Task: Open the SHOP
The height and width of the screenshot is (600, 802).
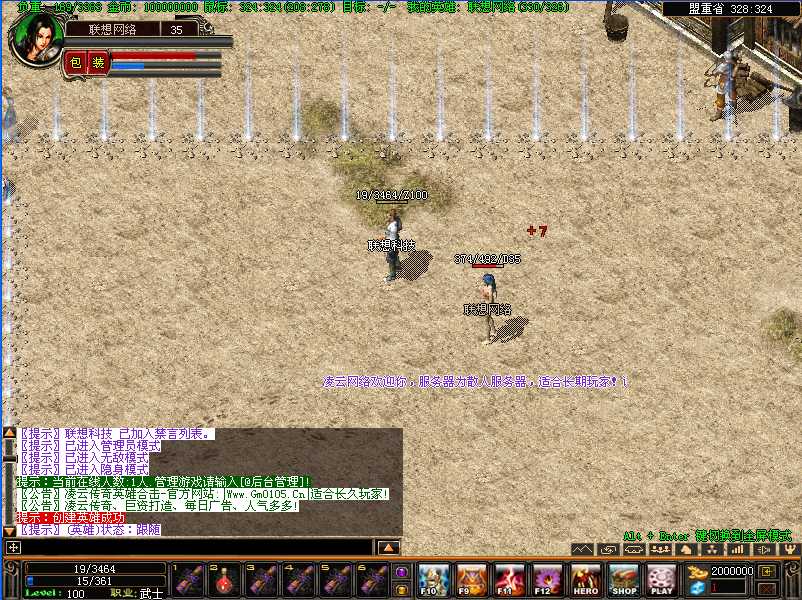Action: click(x=624, y=579)
